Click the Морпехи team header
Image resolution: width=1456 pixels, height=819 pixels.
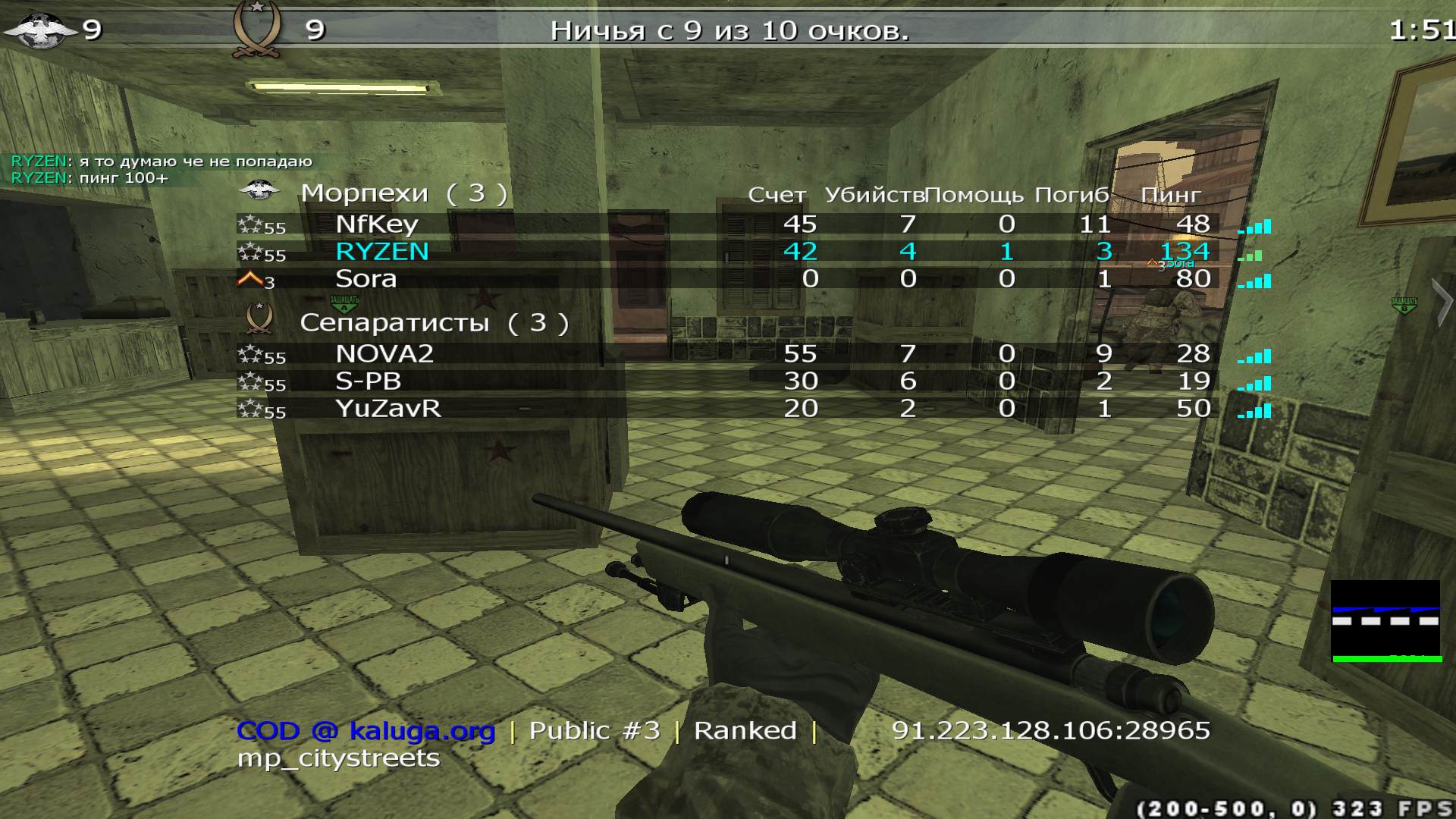coord(403,193)
